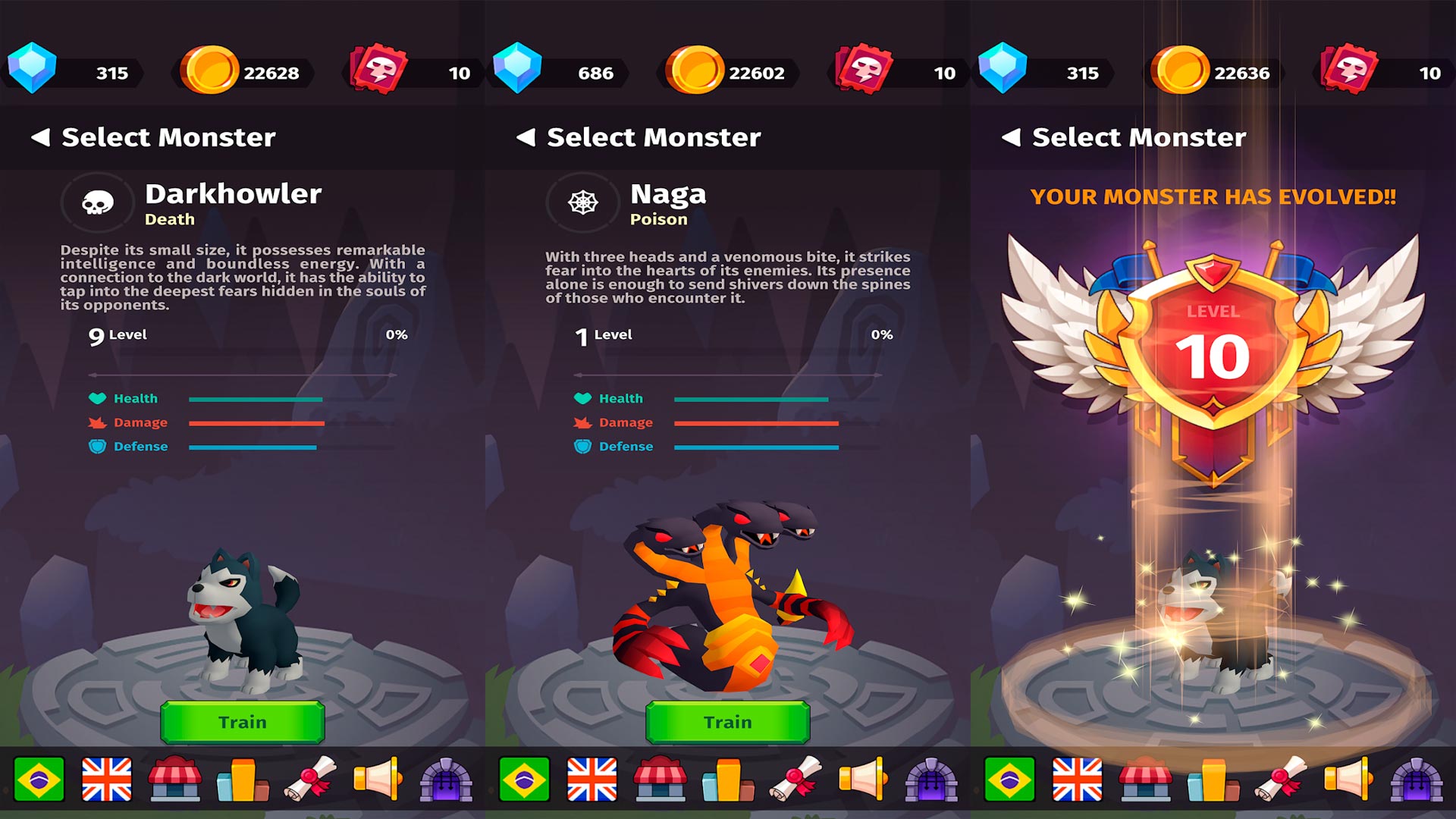Choose the UK flag below Naga's Train button

coord(592,779)
